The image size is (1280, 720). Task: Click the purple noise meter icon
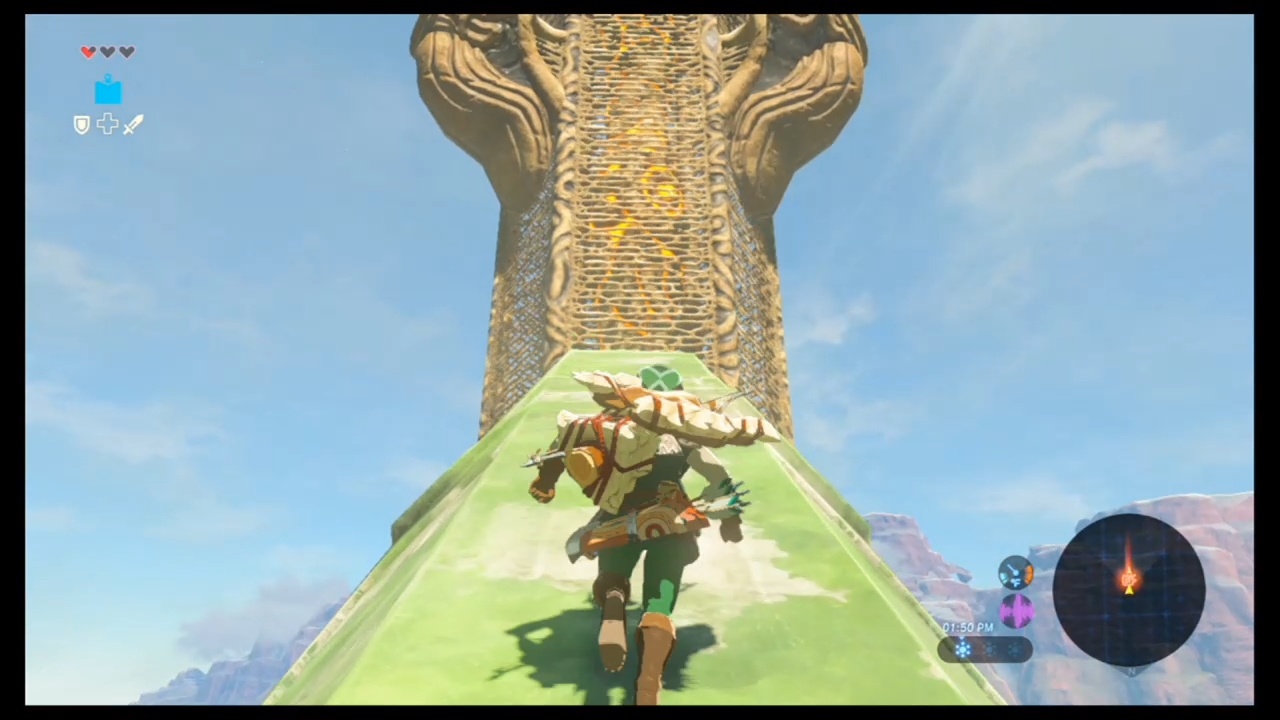click(x=1016, y=611)
